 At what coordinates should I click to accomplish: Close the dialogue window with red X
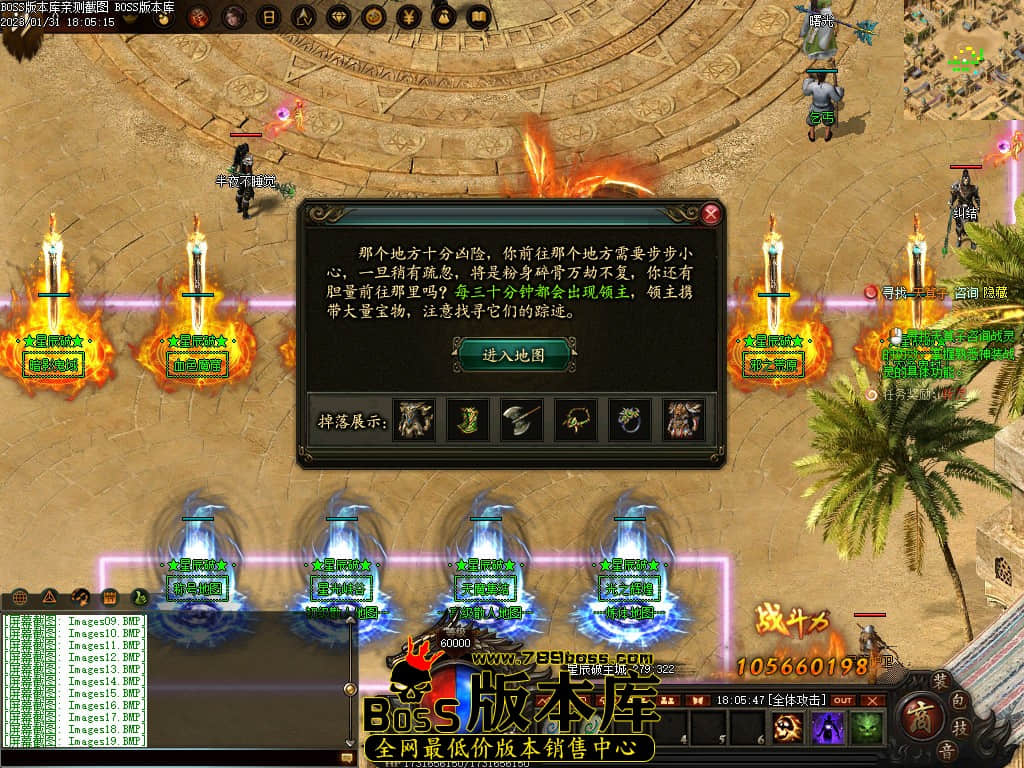click(x=711, y=213)
